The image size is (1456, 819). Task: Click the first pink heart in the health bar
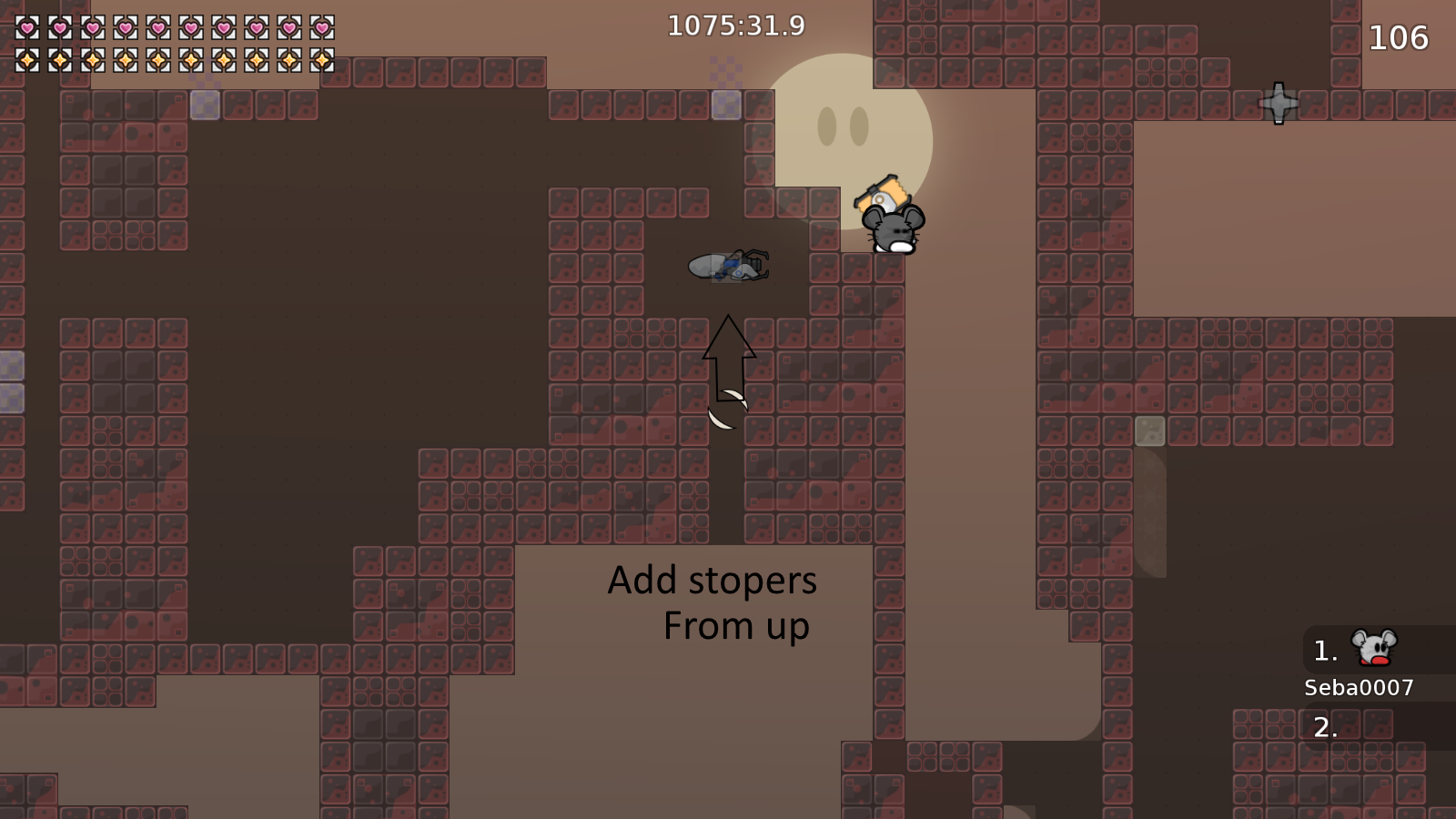[27, 27]
